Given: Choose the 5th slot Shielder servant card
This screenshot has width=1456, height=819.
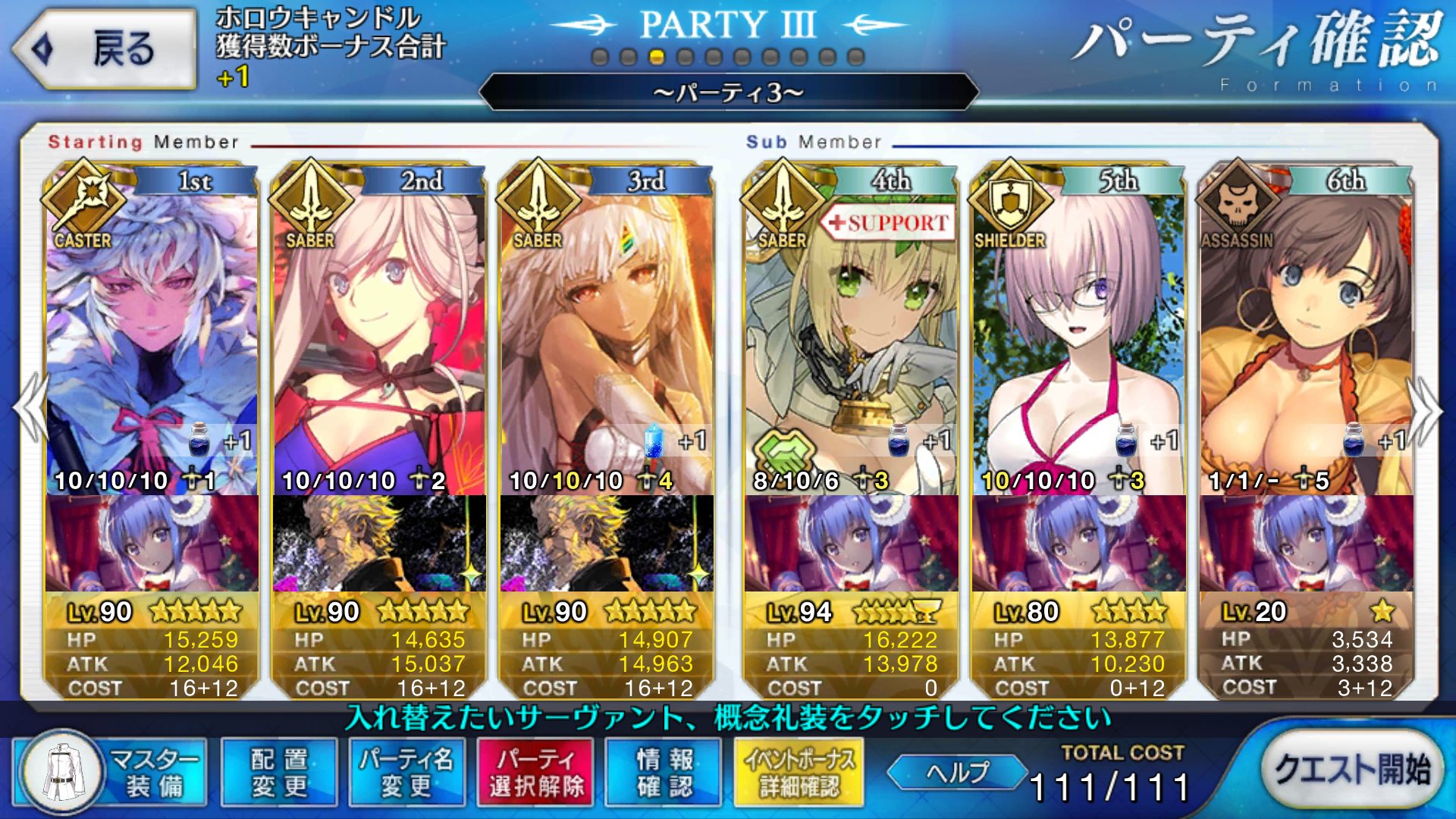Looking at the screenshot, I should 1078,334.
